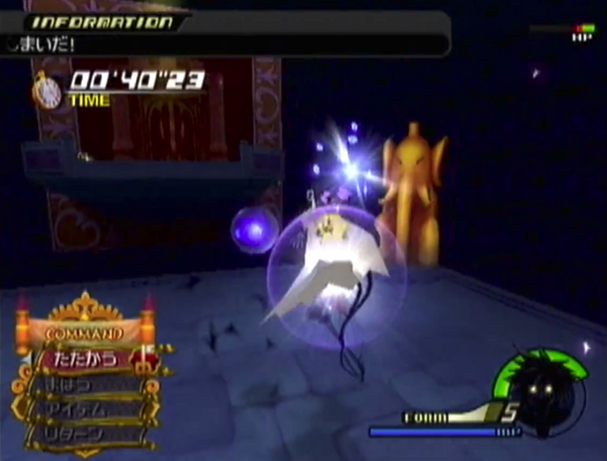
Task: Choose the まほう magic command
Action: click(82, 385)
